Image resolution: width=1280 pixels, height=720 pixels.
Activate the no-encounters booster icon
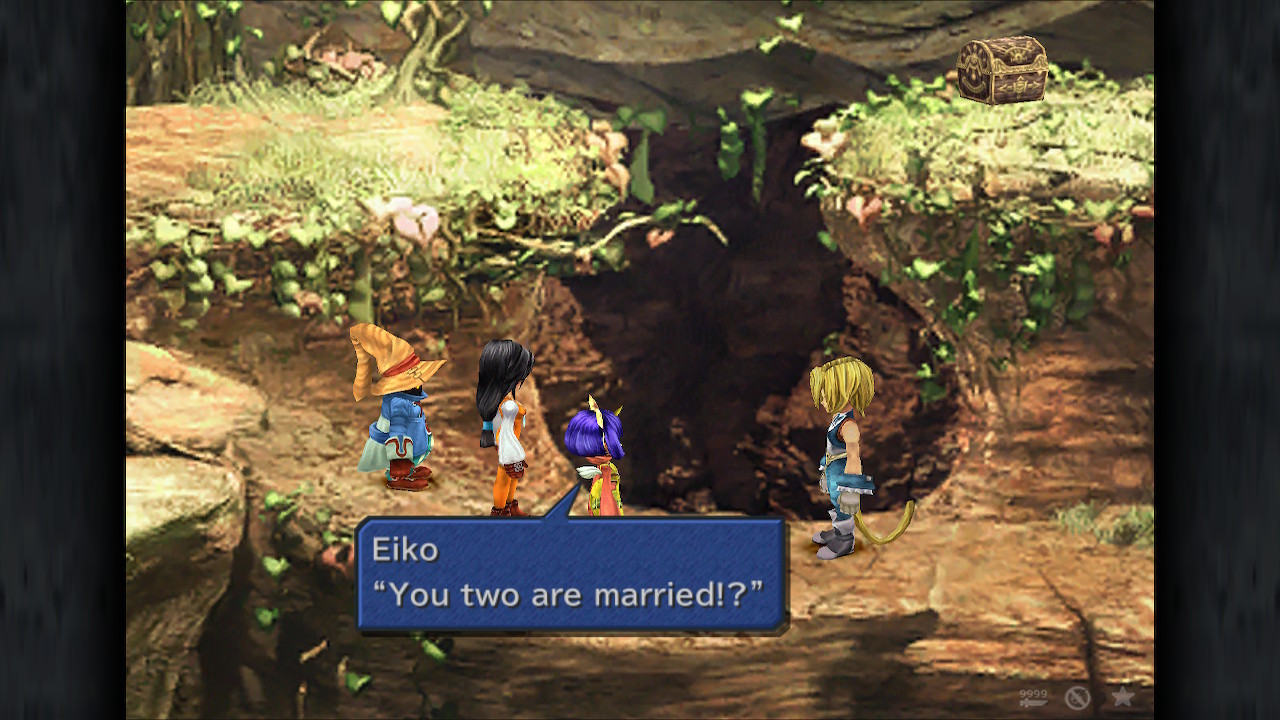point(1078,700)
